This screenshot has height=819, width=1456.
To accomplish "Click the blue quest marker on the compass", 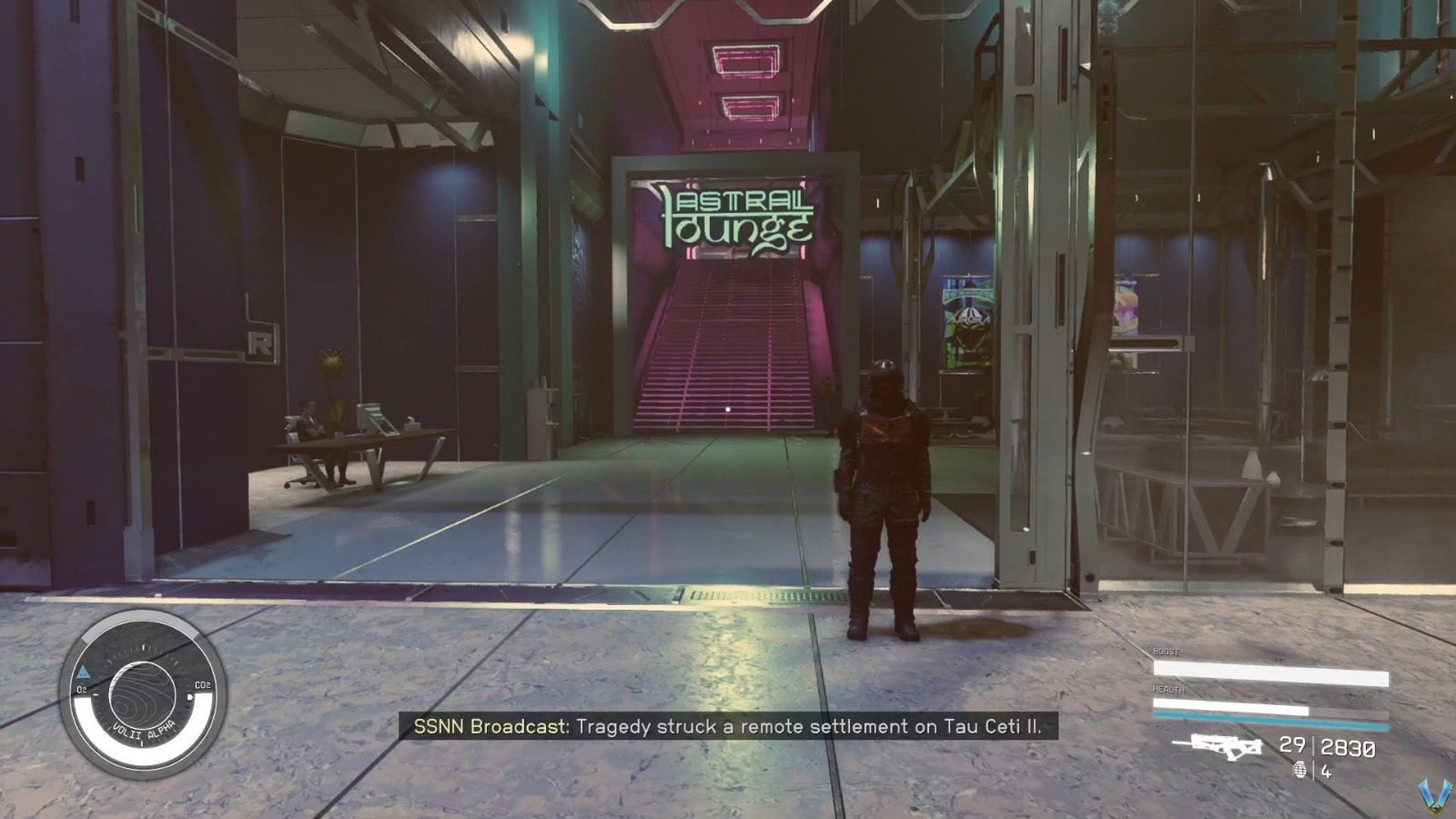I will tap(84, 672).
